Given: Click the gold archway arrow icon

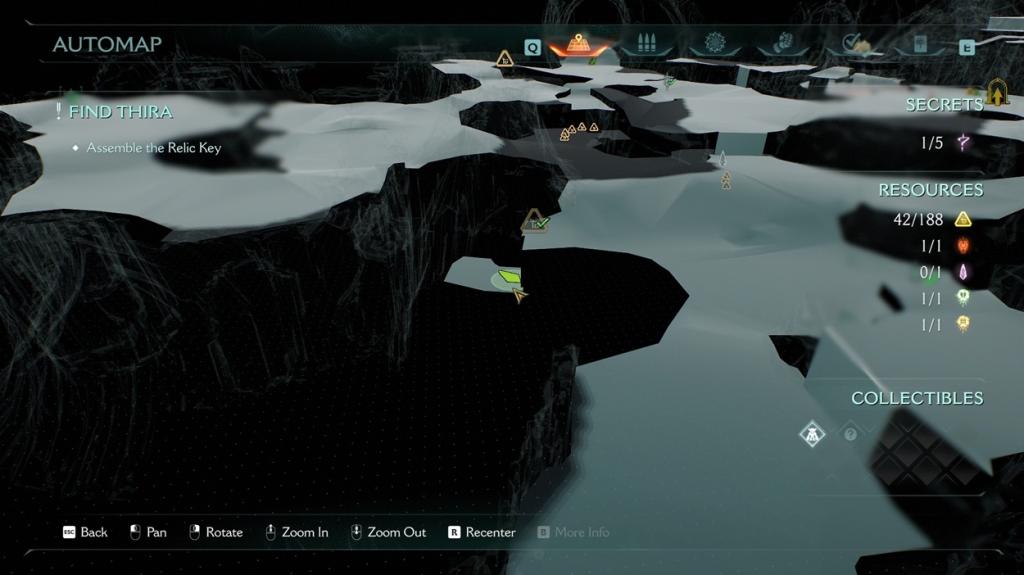Looking at the screenshot, I should 997,93.
